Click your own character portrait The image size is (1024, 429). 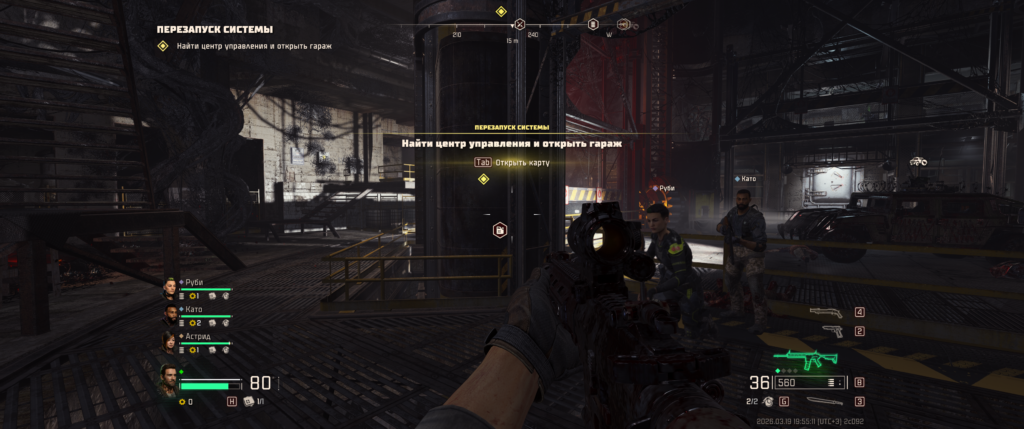pos(170,381)
